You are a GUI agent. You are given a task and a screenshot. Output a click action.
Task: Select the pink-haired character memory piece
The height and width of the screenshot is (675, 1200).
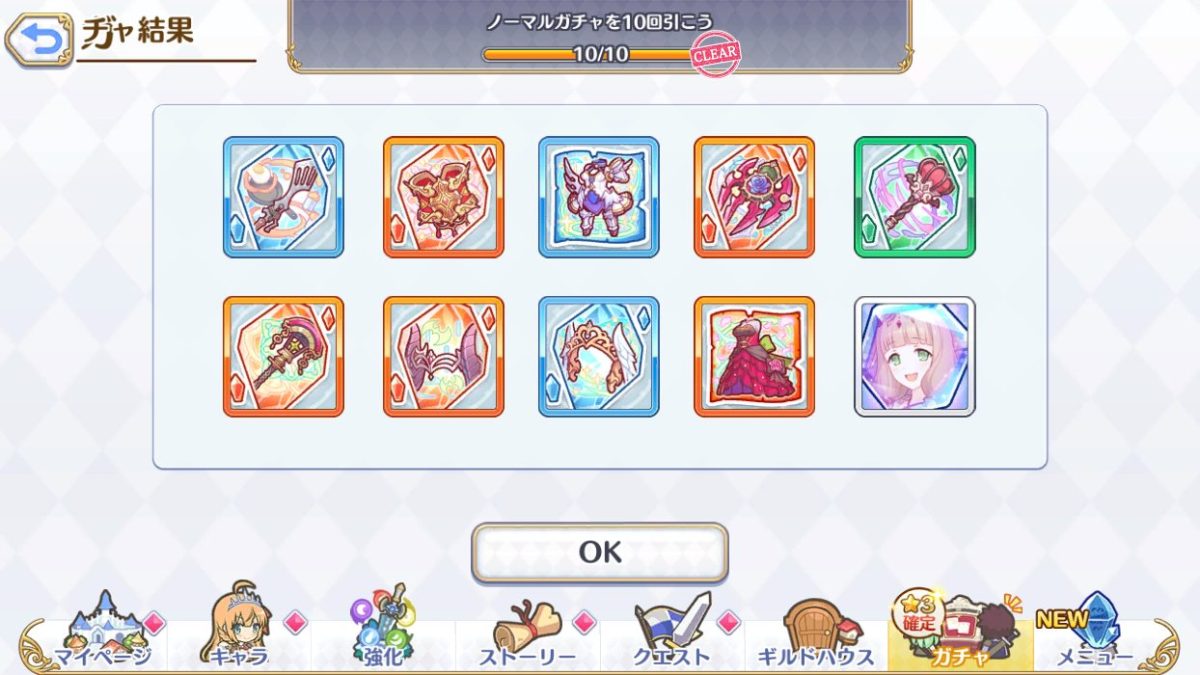point(914,356)
